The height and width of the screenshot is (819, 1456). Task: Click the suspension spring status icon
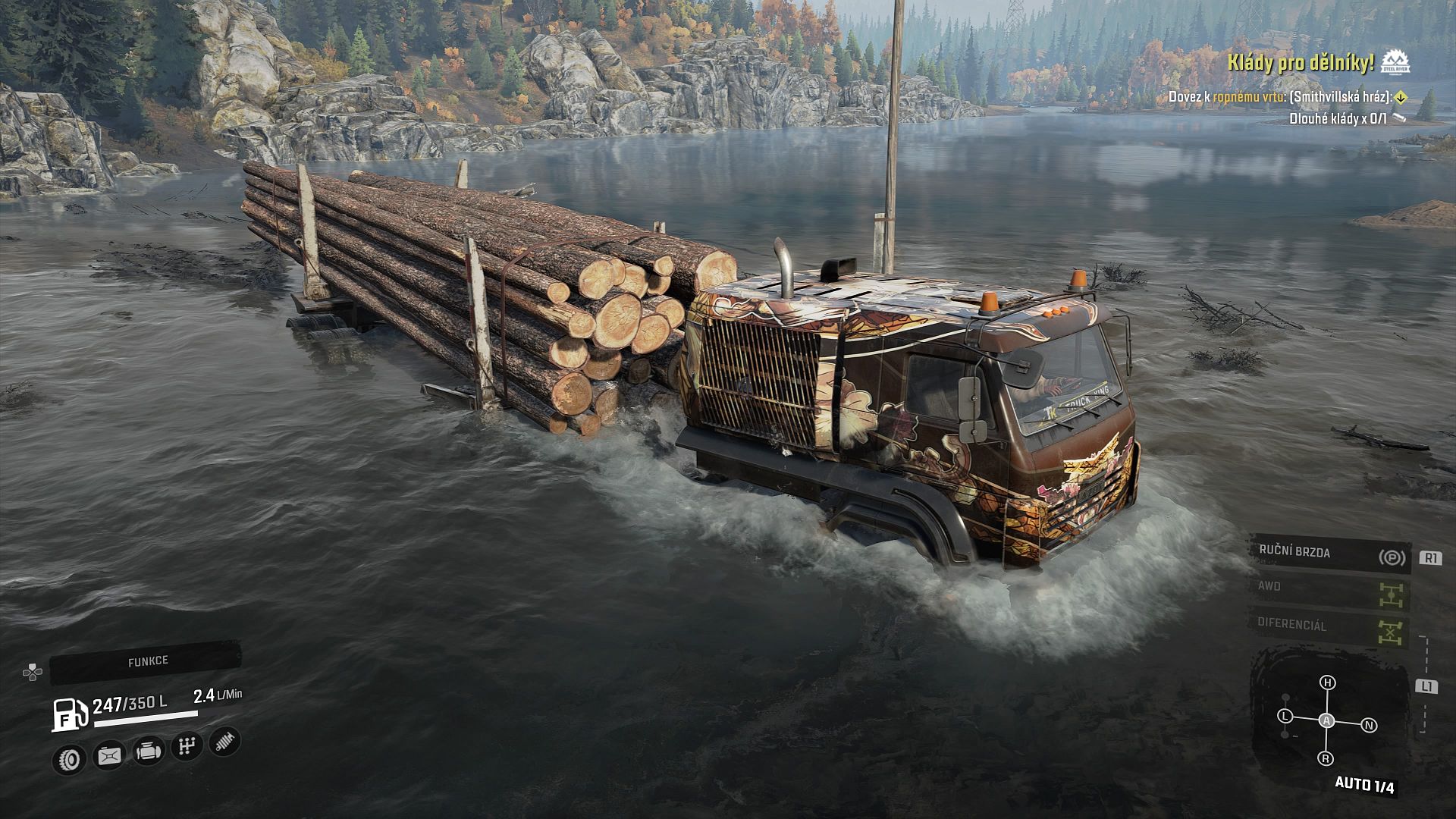coord(224,741)
